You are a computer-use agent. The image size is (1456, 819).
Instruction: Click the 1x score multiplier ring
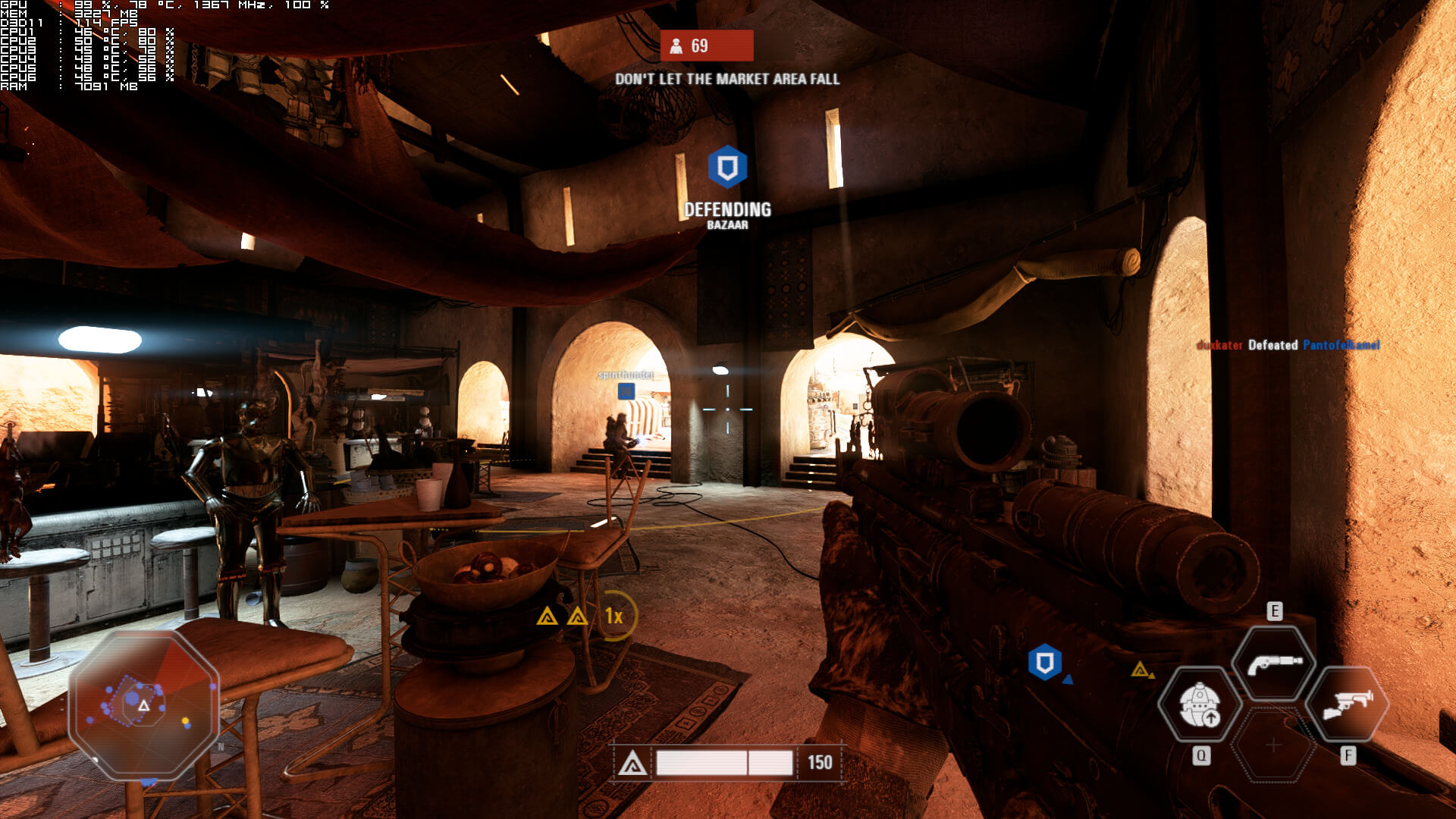point(613,616)
